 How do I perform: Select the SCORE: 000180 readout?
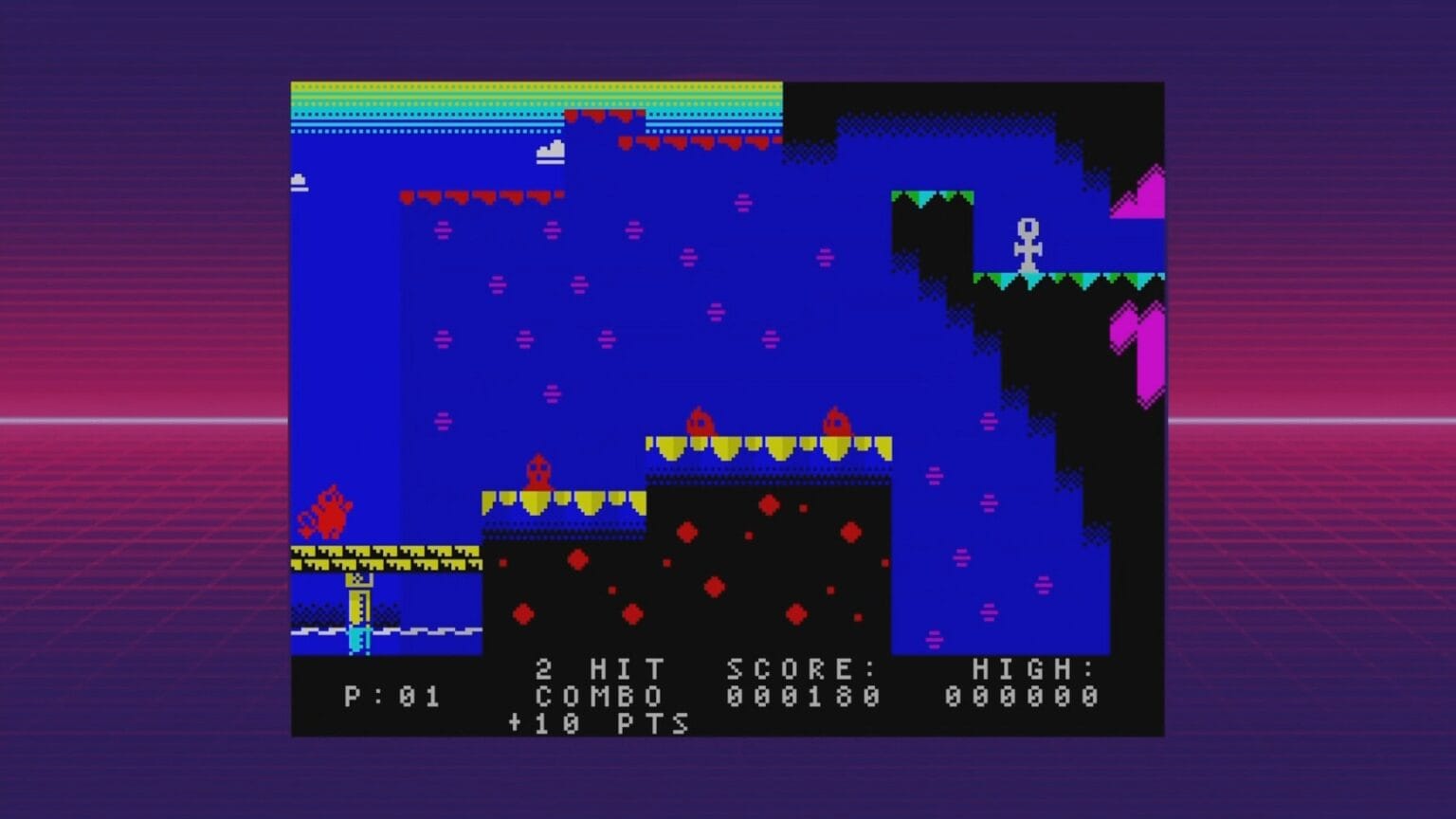[x=803, y=682]
